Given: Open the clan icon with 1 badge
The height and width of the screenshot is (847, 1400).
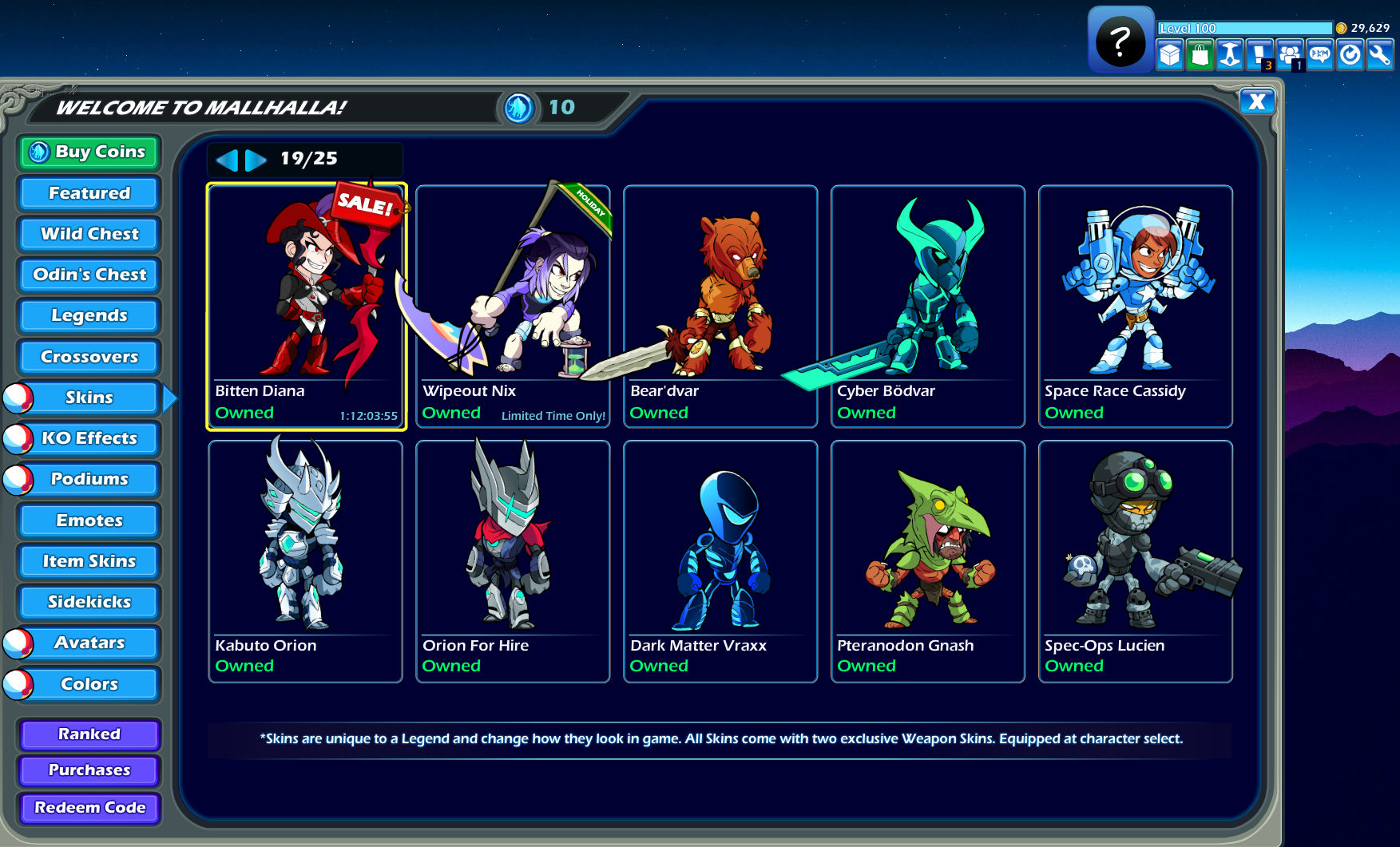Looking at the screenshot, I should tap(1289, 55).
